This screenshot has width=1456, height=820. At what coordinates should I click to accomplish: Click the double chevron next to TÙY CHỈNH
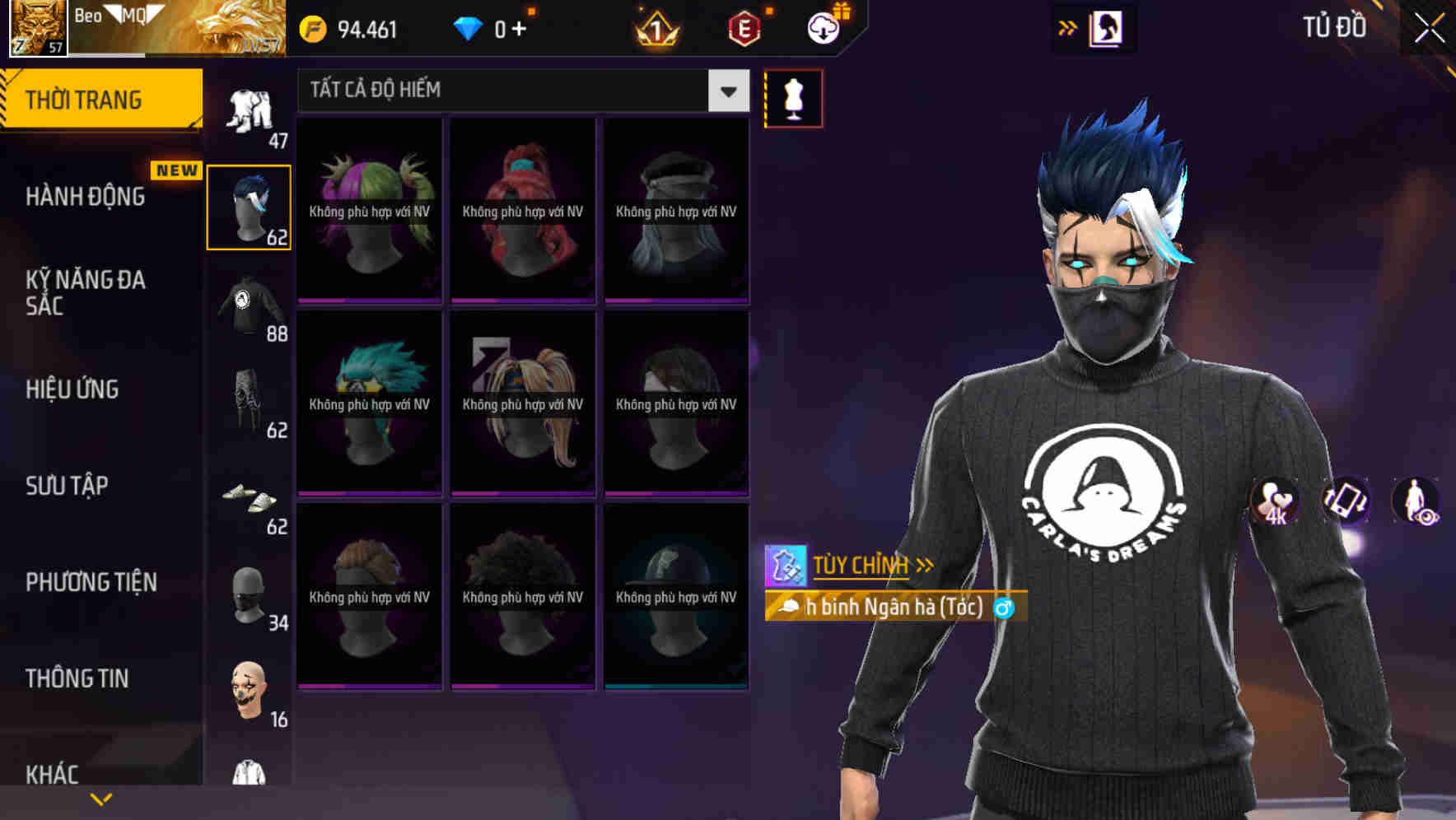[x=926, y=564]
